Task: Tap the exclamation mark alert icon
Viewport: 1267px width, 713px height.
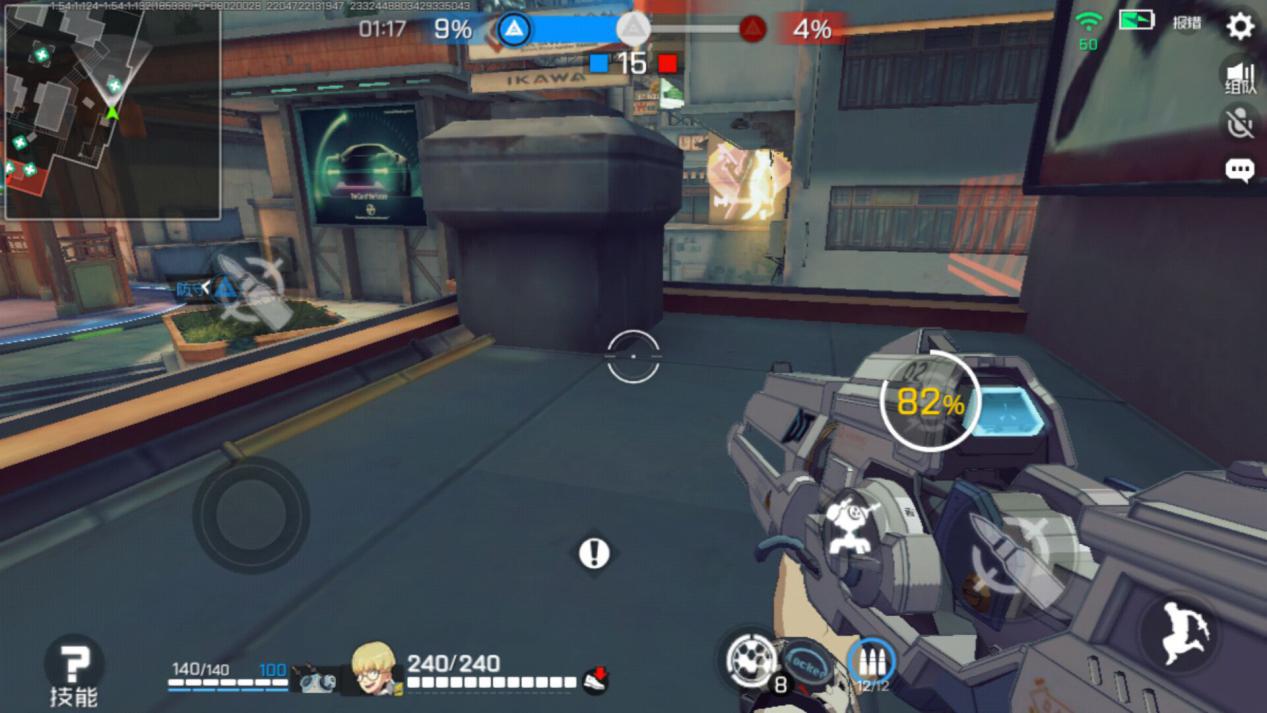Action: click(594, 553)
